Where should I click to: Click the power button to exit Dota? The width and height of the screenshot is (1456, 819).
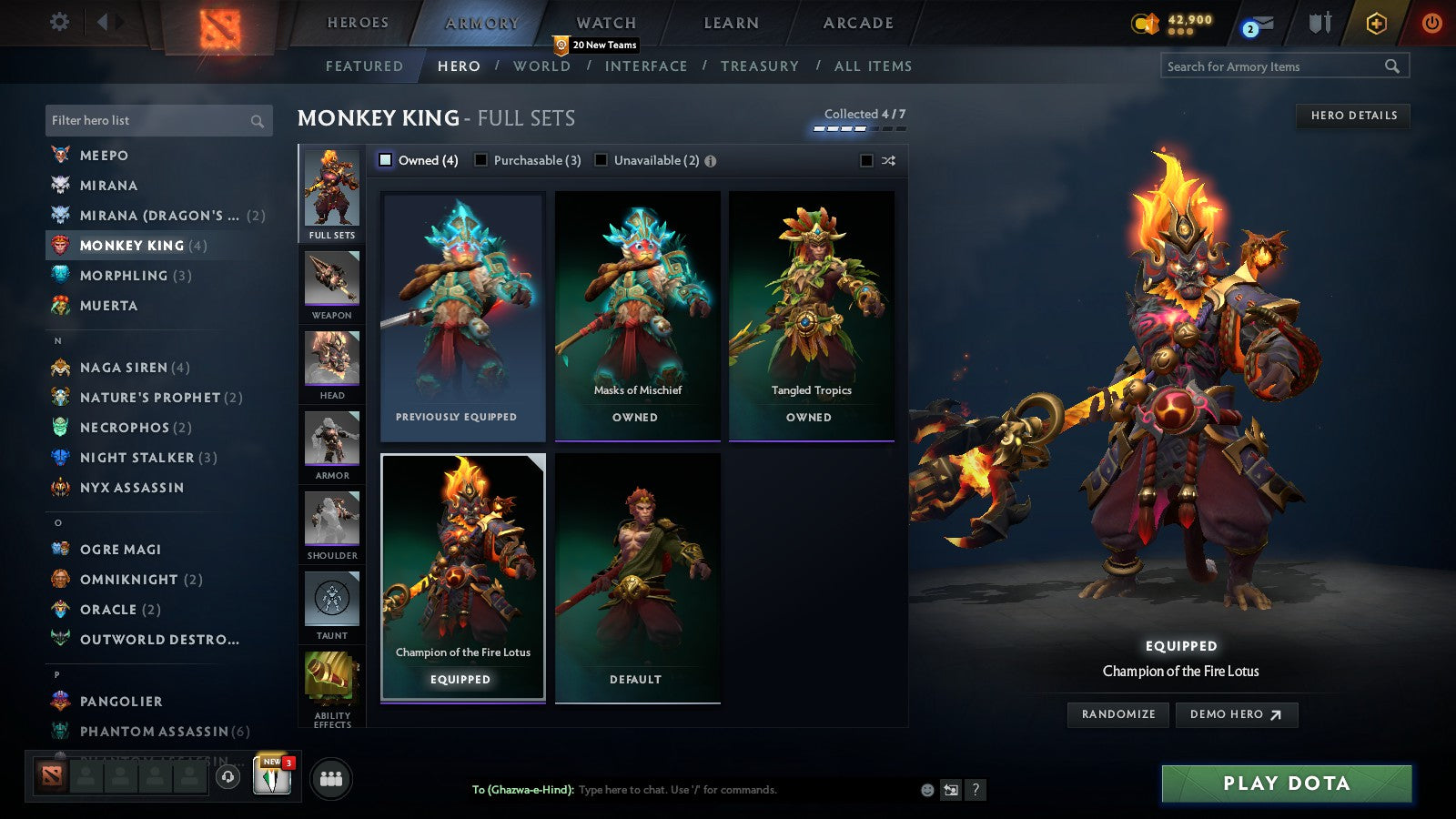(1431, 23)
